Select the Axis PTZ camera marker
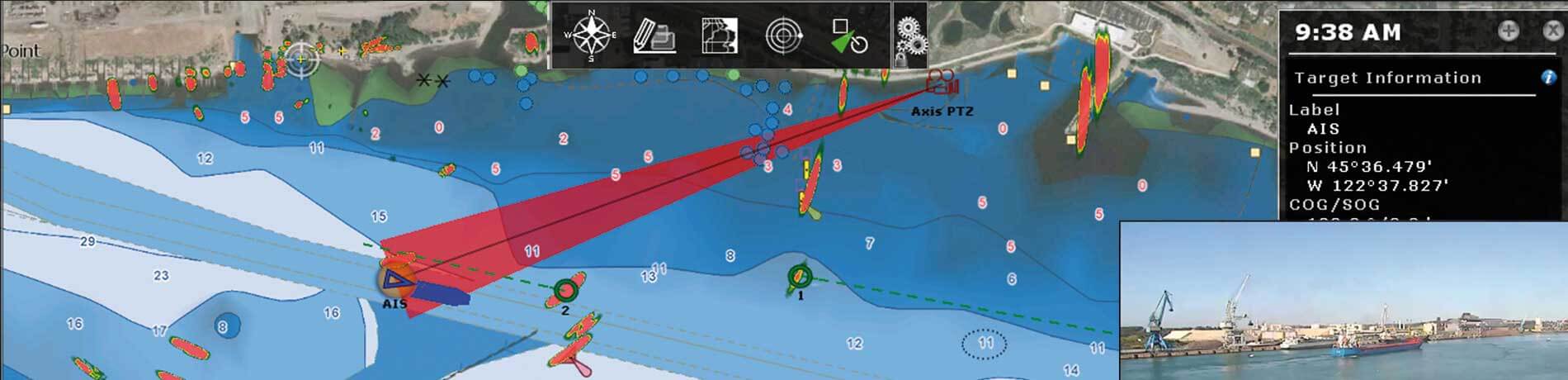 [939, 82]
